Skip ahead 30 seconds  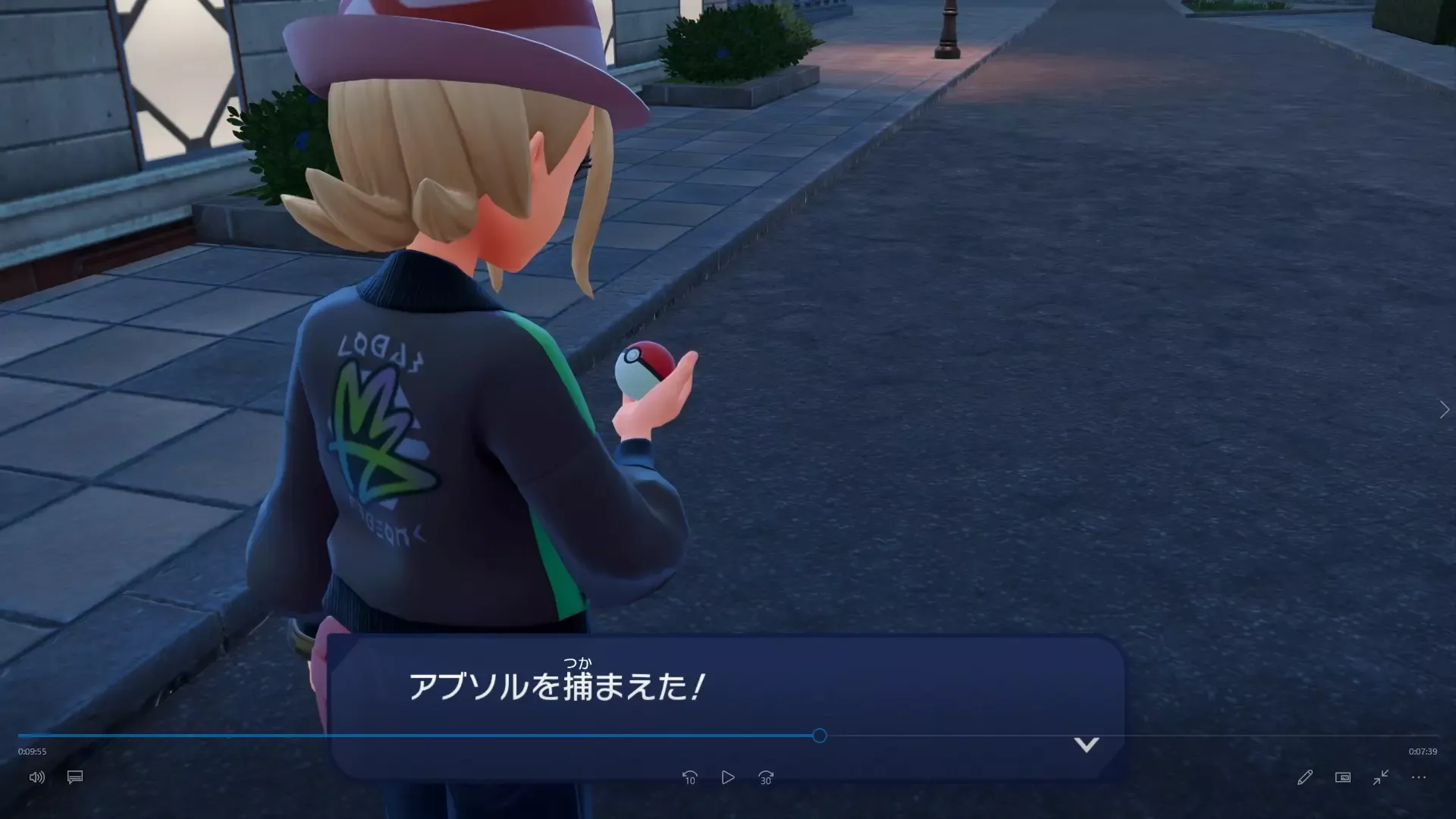(x=765, y=777)
